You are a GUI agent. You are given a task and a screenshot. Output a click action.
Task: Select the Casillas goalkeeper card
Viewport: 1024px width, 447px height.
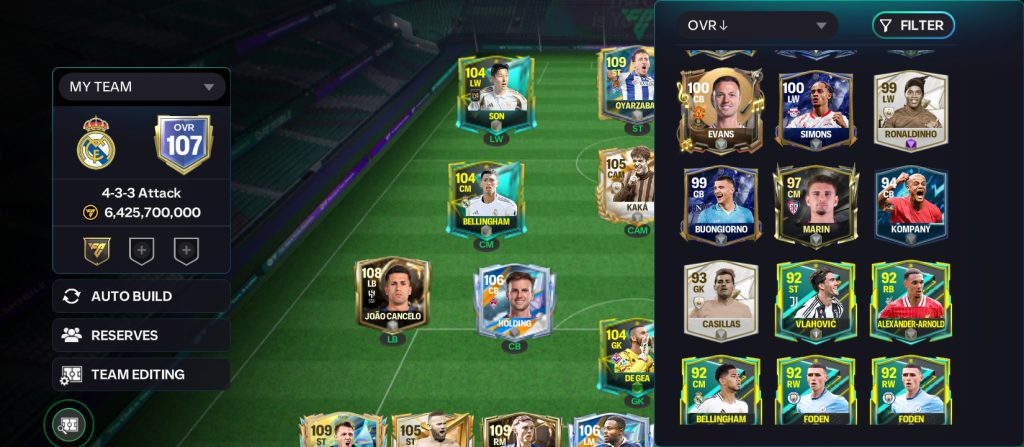(x=720, y=299)
